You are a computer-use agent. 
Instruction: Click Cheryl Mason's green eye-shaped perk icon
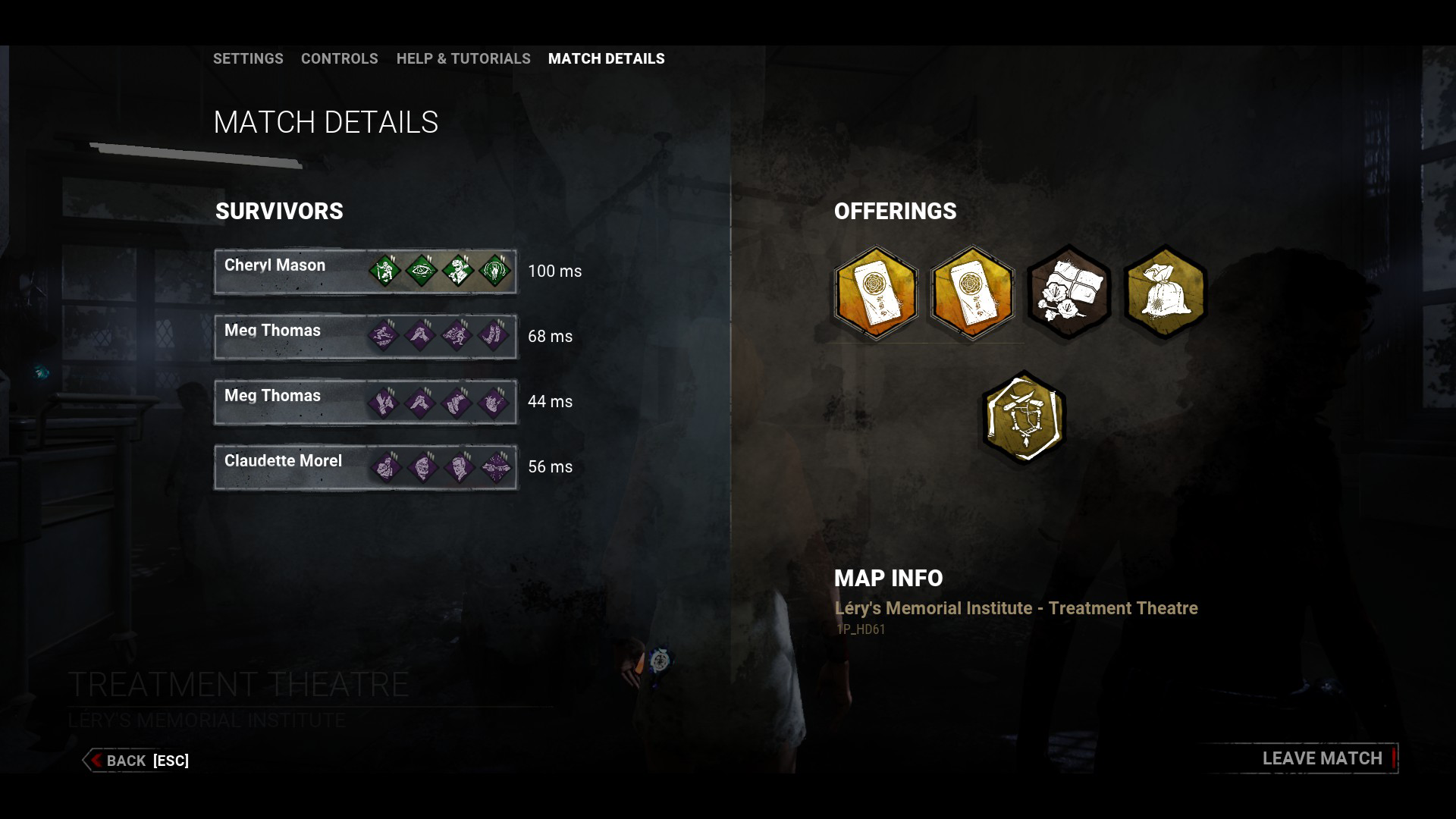[421, 270]
